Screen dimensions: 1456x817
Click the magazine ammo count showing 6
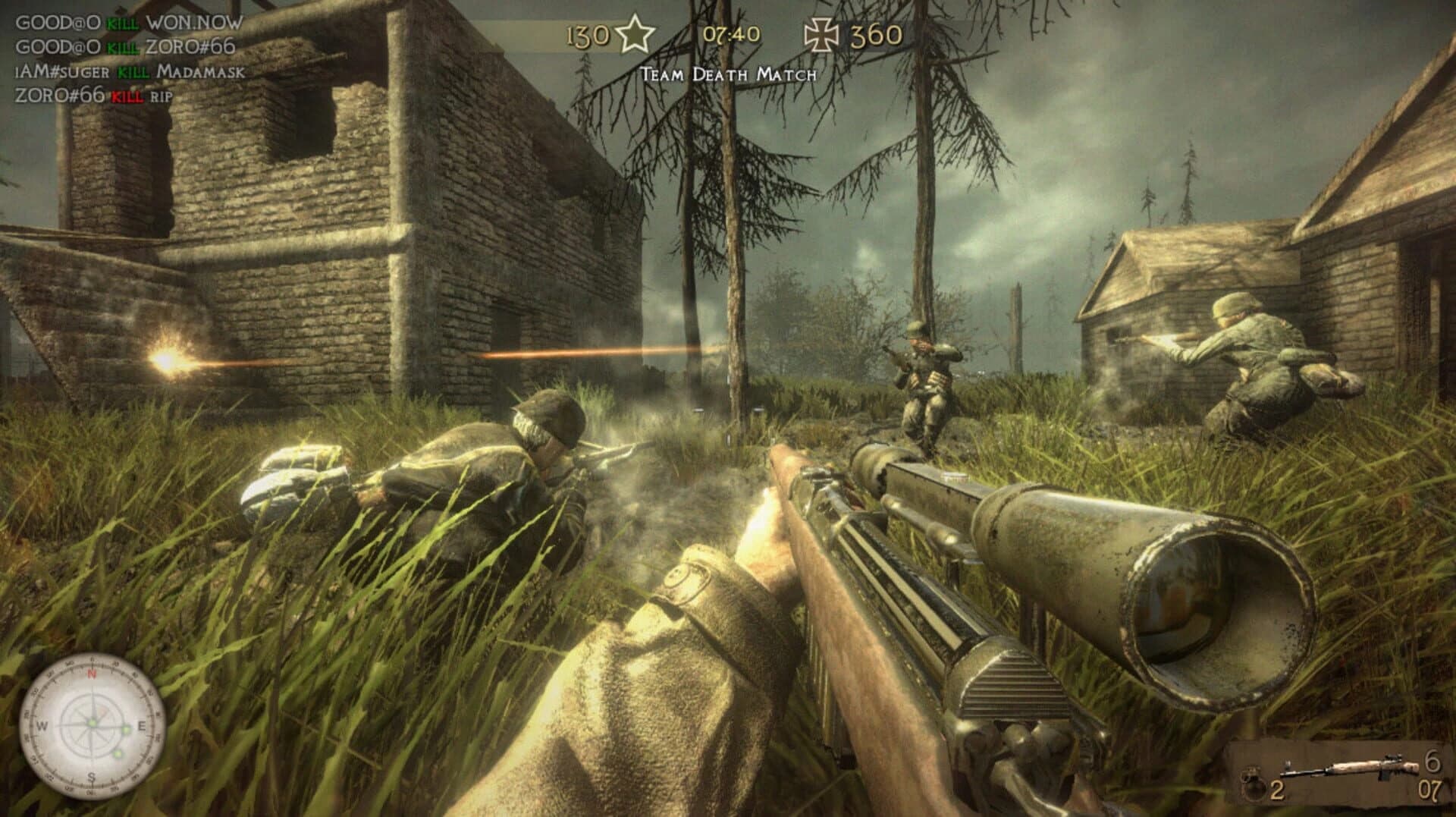(1434, 759)
